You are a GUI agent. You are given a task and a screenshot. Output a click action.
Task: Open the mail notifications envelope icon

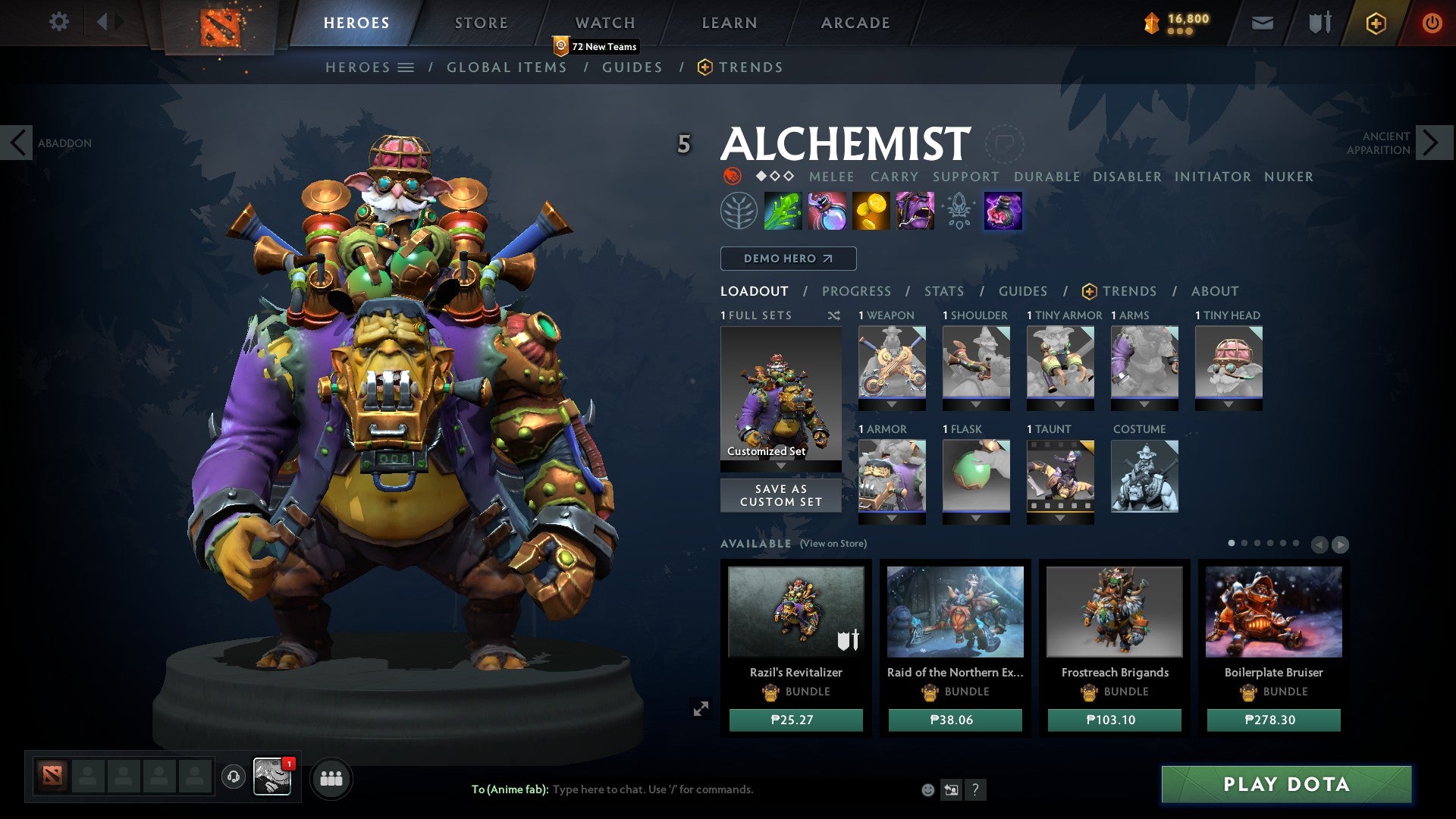[1263, 23]
